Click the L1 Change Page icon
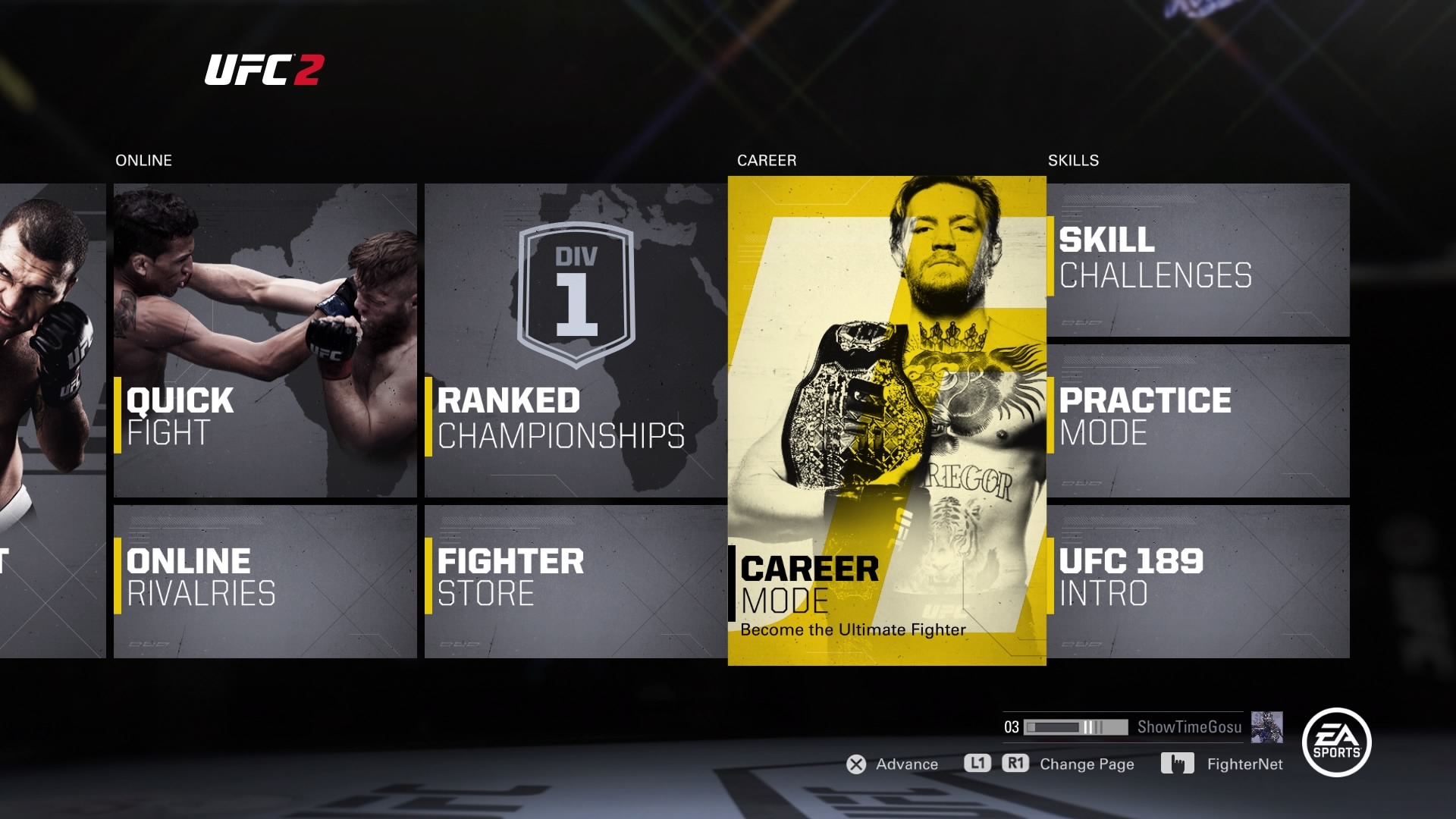 [978, 764]
